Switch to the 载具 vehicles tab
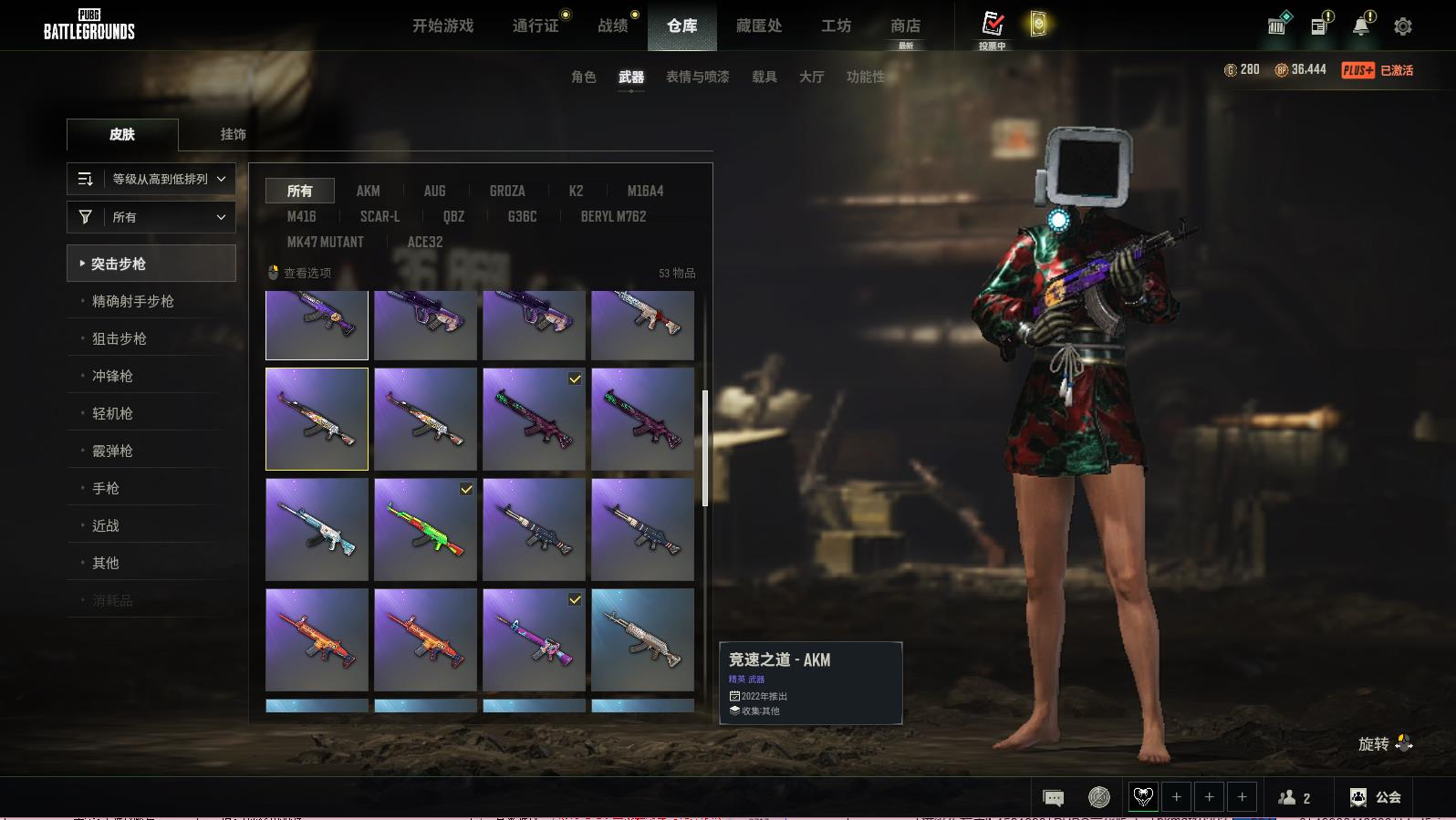 764,77
